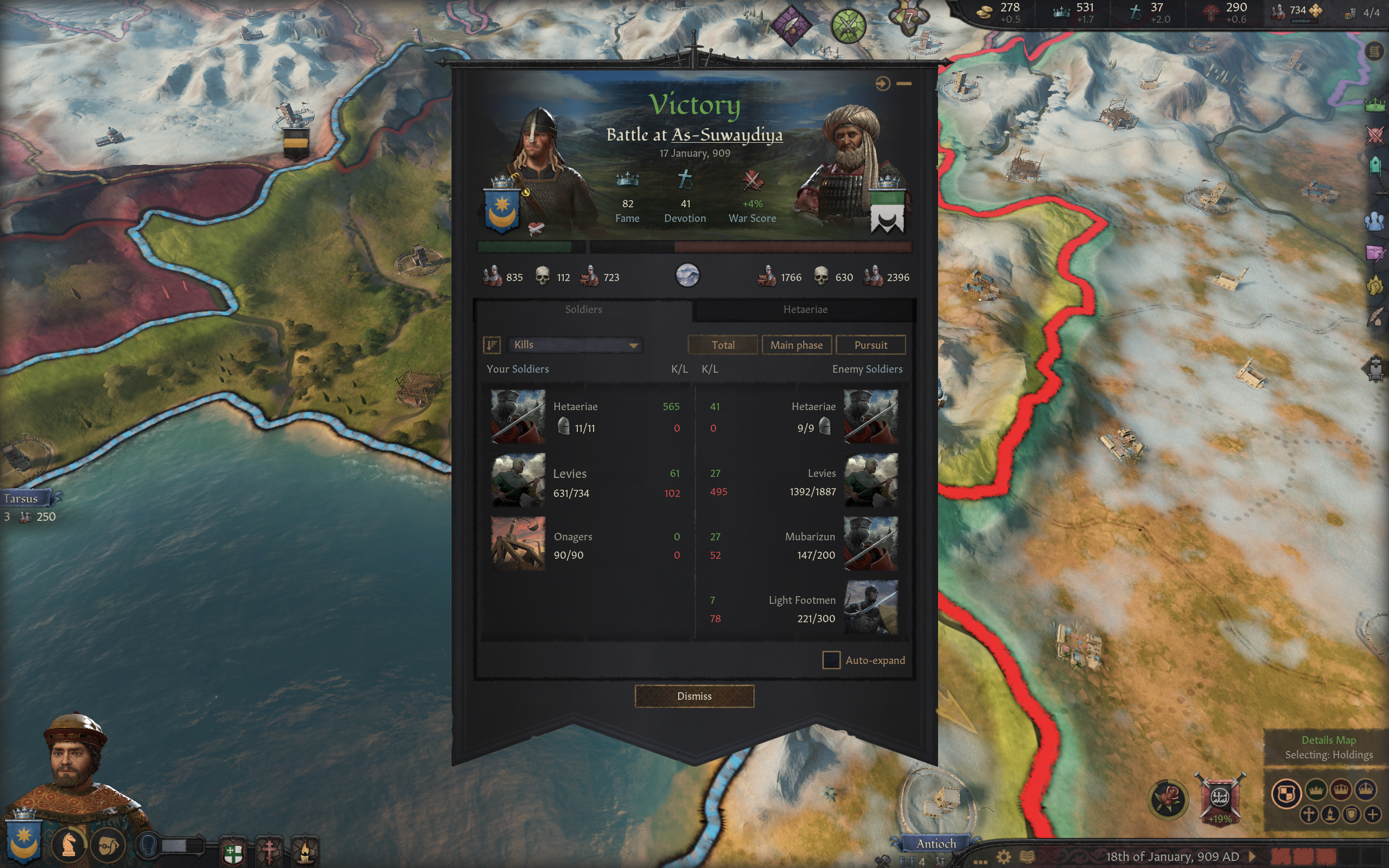Toggle the Auto-expand checkbox
1389x868 pixels.
(x=831, y=660)
